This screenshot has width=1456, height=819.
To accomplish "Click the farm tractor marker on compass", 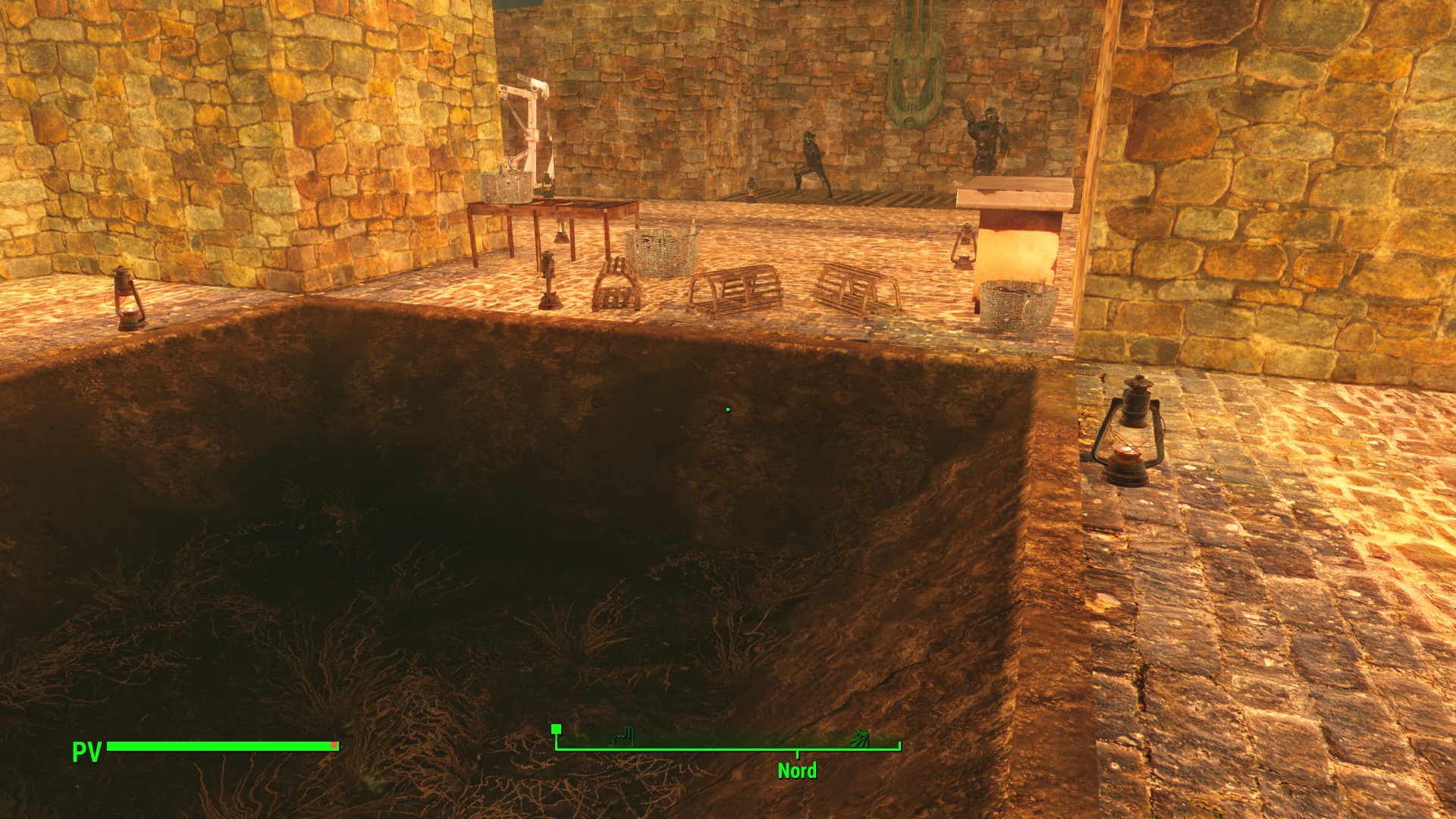I will click(859, 737).
